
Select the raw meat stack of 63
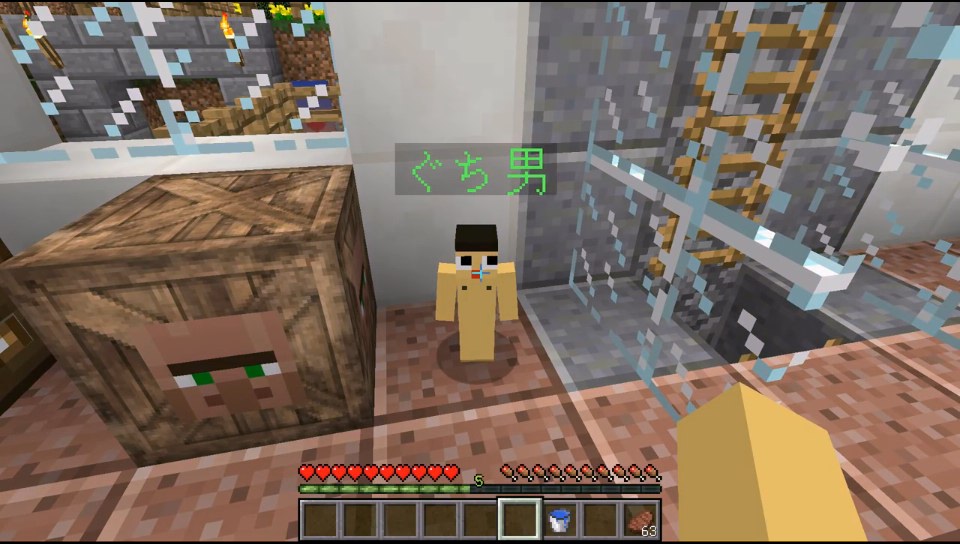(x=640, y=520)
